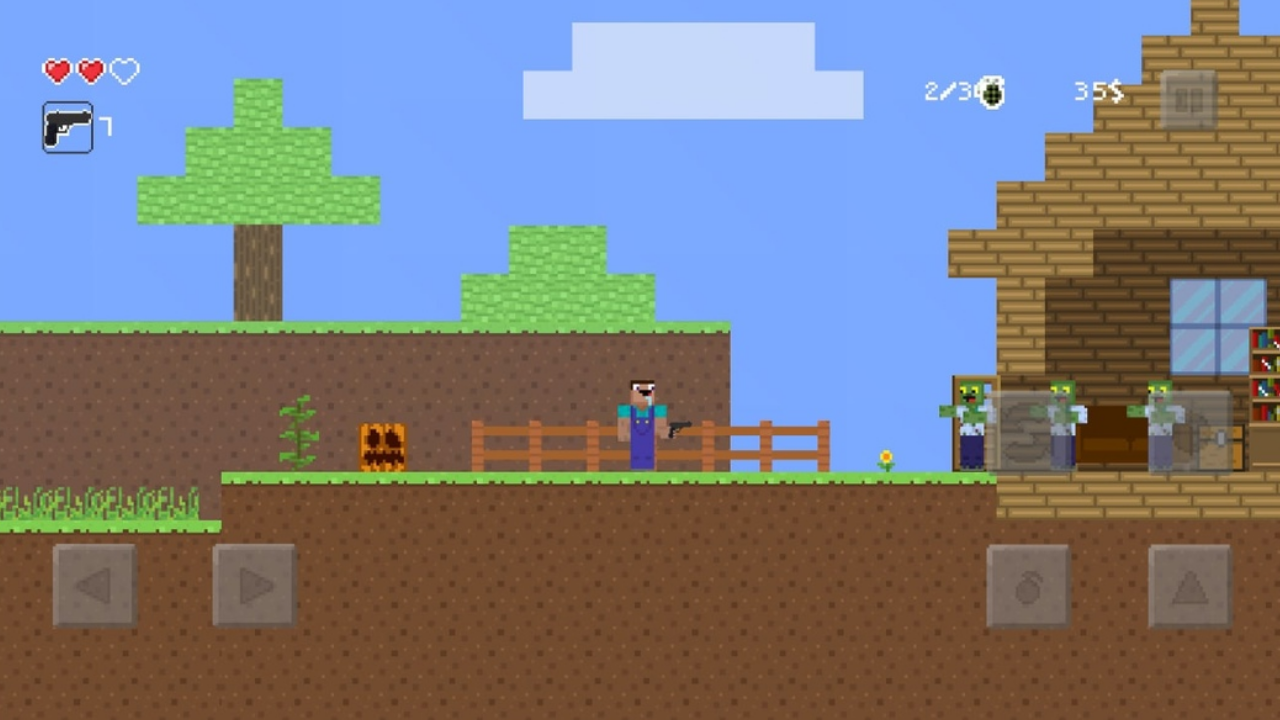Screen dimensions: 1280x720
Task: Click the caged zombie outside the house
Action: (x=970, y=425)
